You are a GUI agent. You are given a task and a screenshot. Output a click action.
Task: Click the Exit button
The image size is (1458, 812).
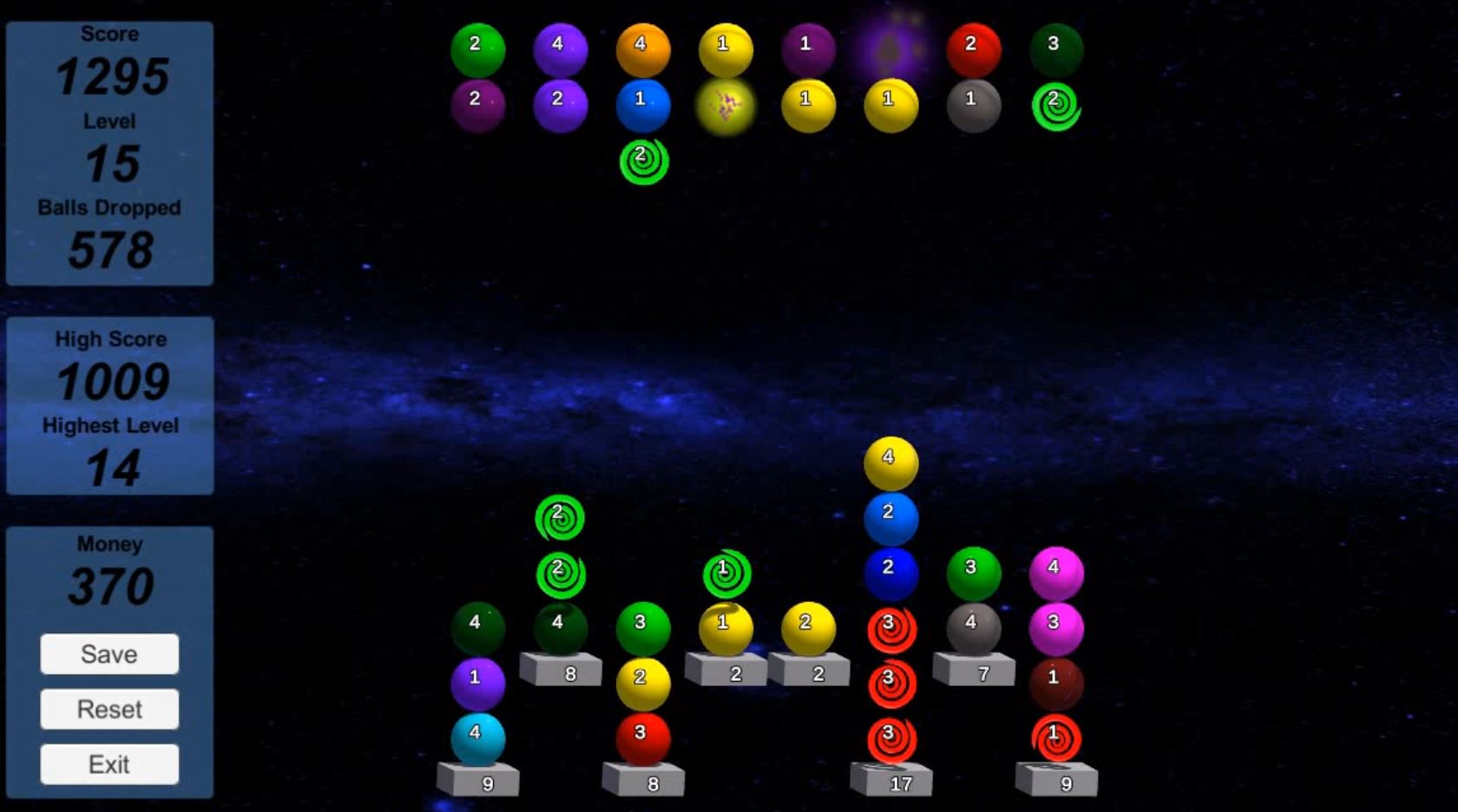point(108,764)
